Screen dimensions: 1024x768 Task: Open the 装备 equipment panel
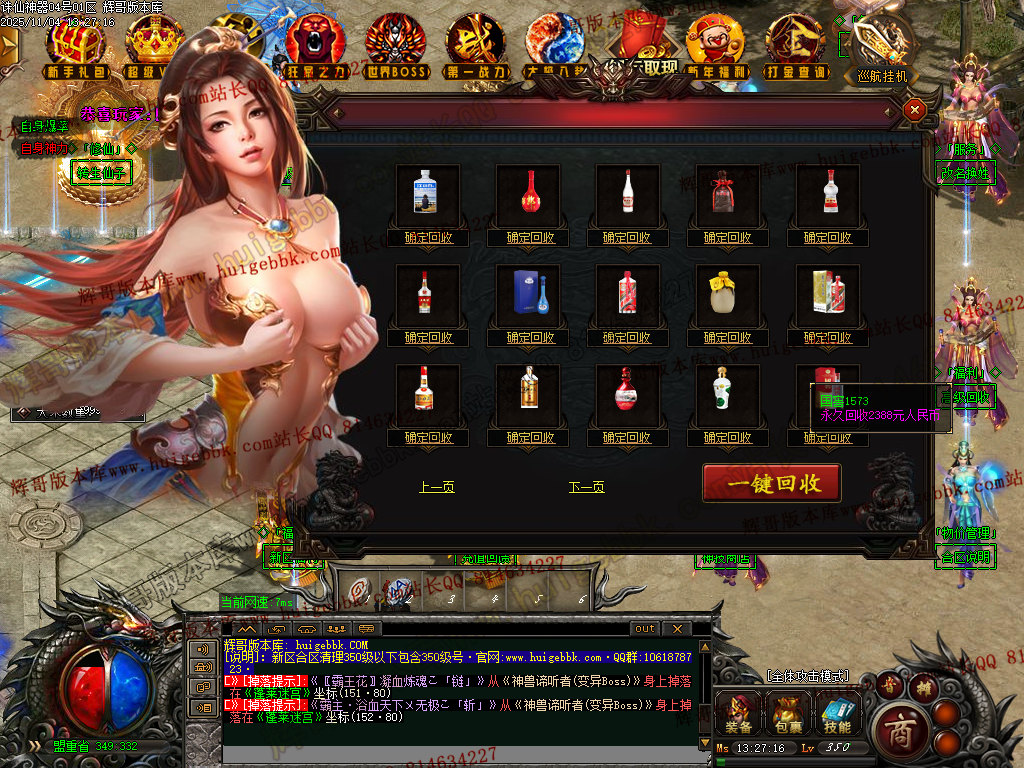[737, 712]
